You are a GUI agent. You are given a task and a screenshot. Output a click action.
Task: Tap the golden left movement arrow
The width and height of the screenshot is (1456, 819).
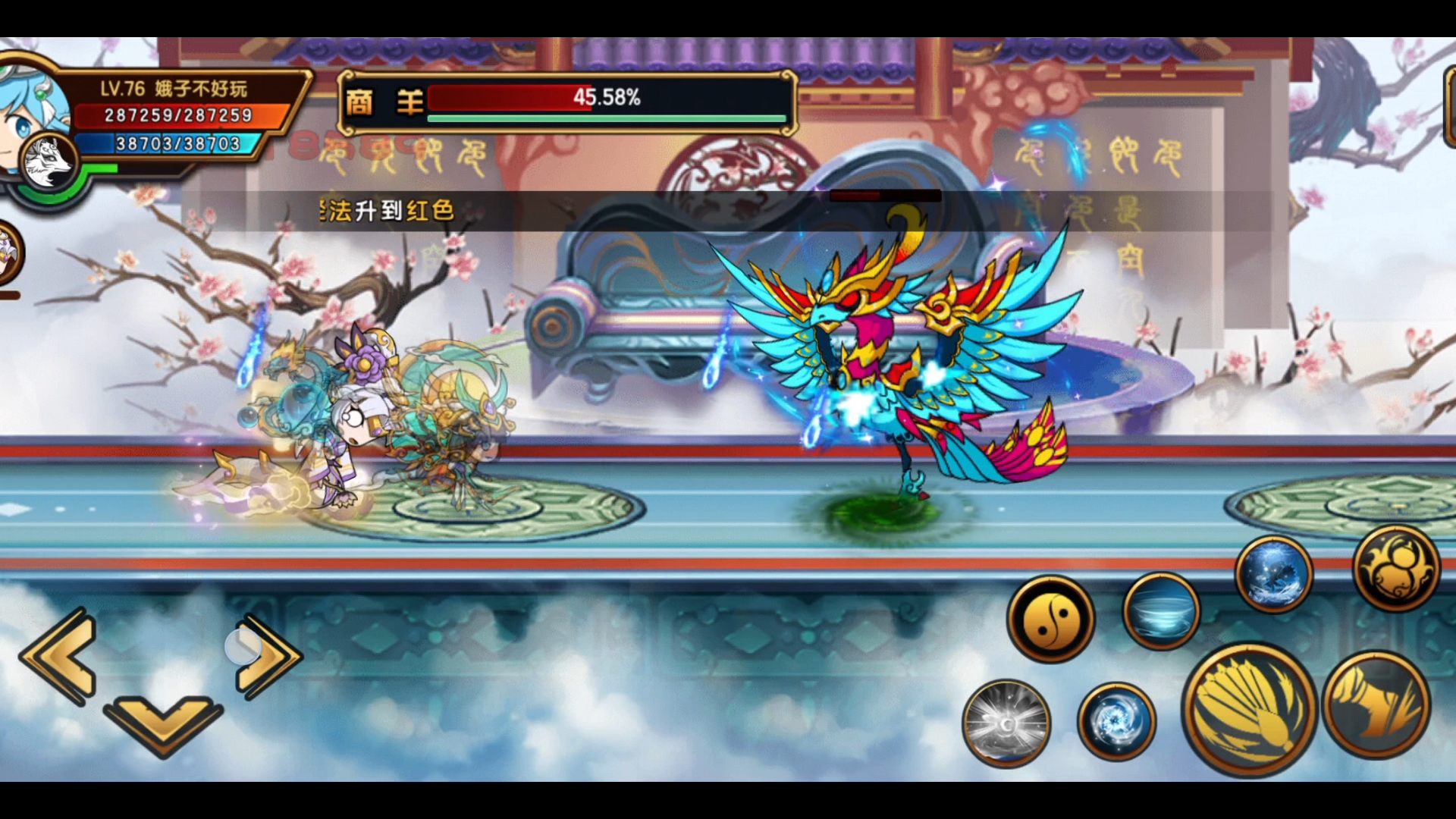[x=62, y=657]
